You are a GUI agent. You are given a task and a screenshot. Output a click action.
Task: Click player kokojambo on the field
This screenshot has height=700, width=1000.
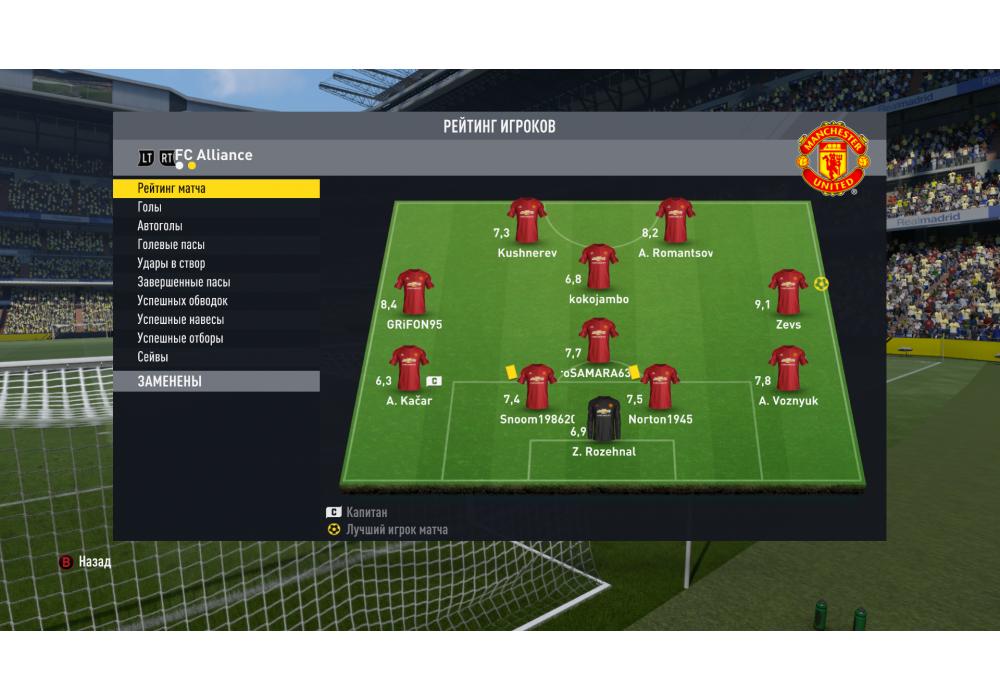click(598, 267)
